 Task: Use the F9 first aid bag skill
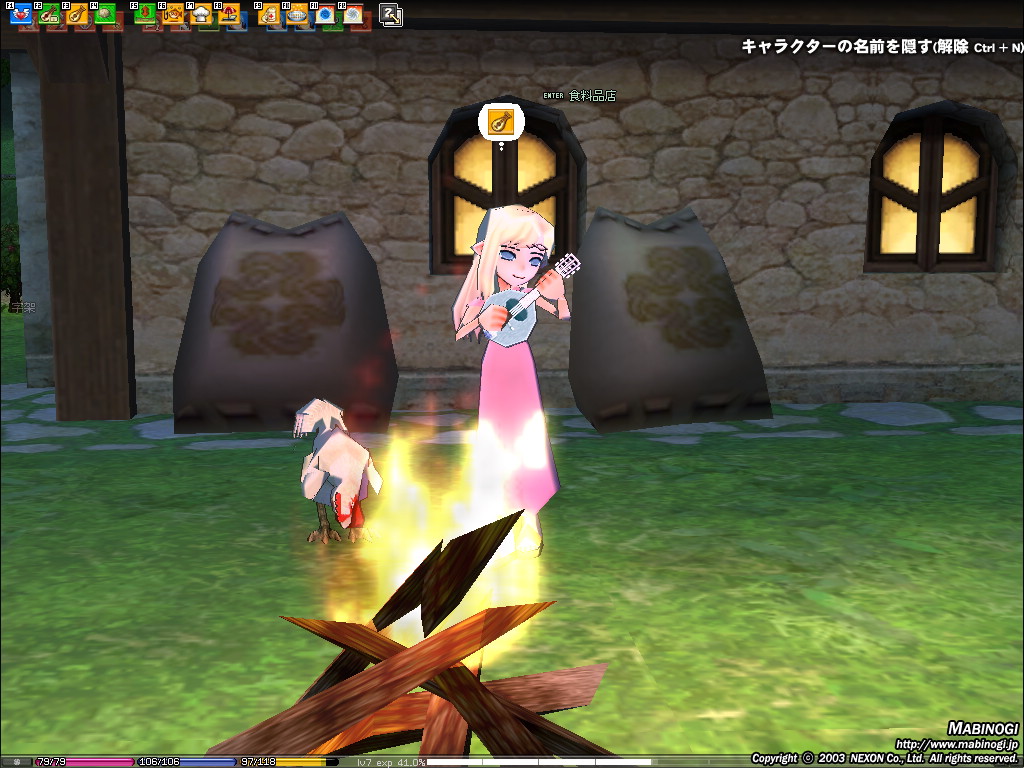click(269, 14)
